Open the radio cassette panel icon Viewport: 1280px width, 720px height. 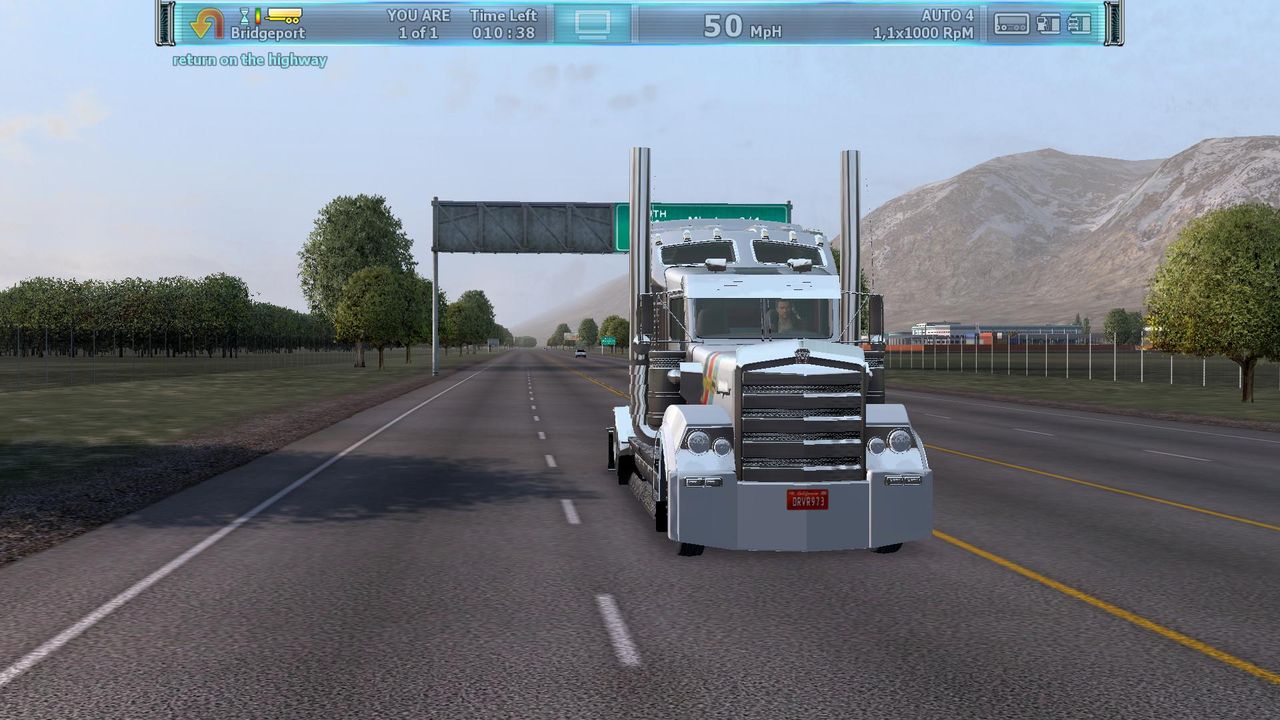click(x=1011, y=24)
